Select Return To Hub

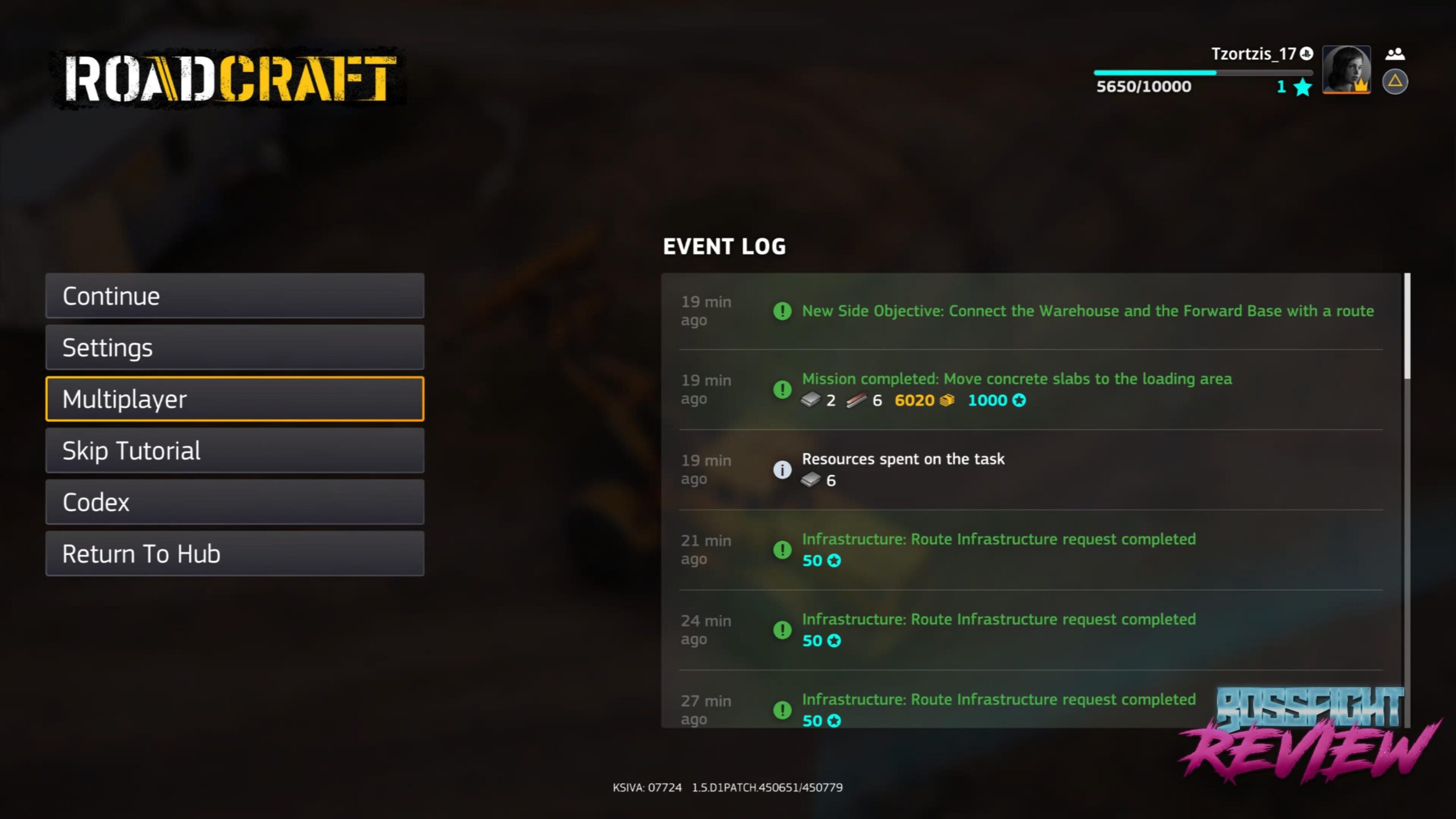(x=235, y=554)
